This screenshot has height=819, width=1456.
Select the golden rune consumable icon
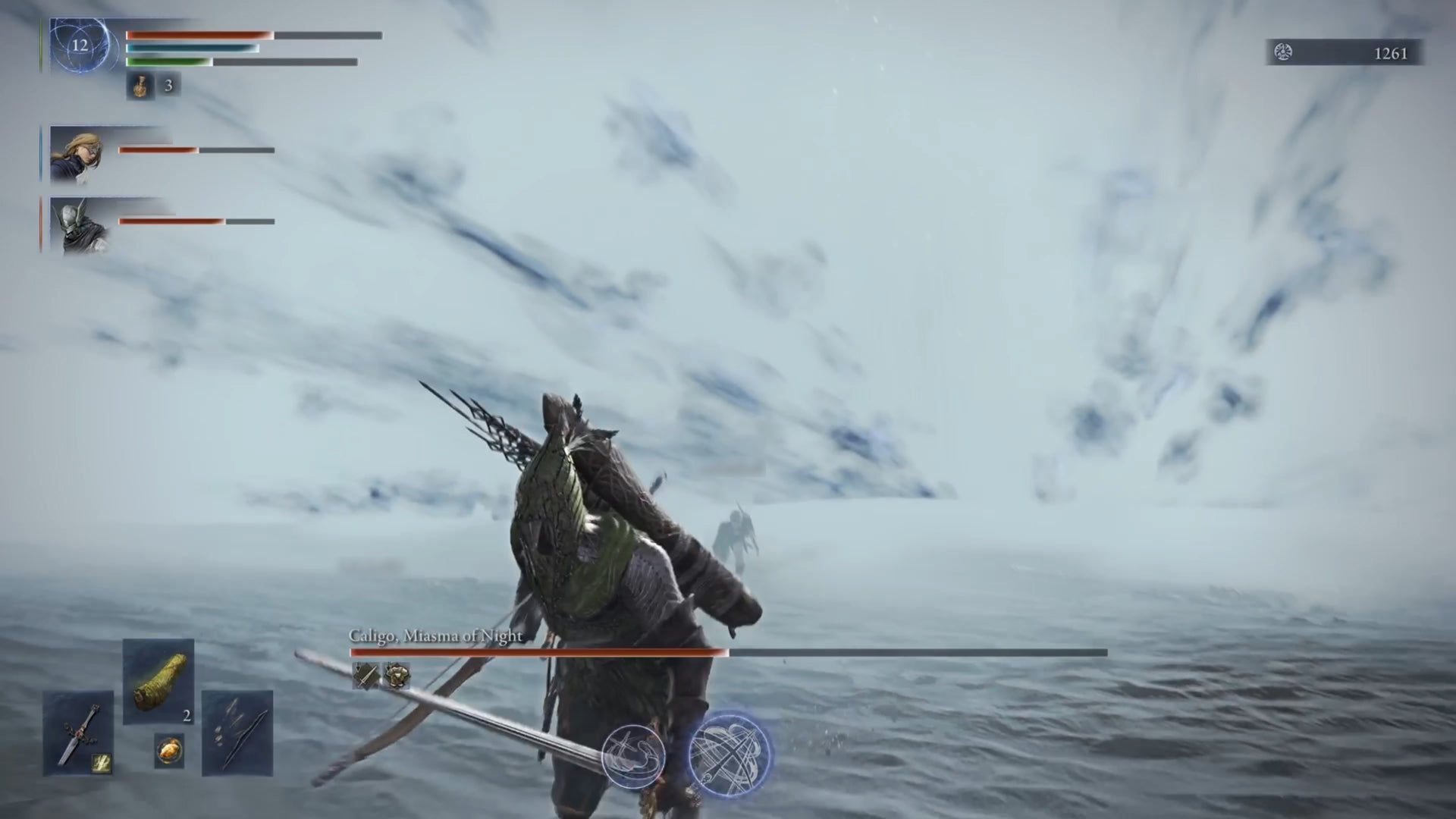point(168,749)
